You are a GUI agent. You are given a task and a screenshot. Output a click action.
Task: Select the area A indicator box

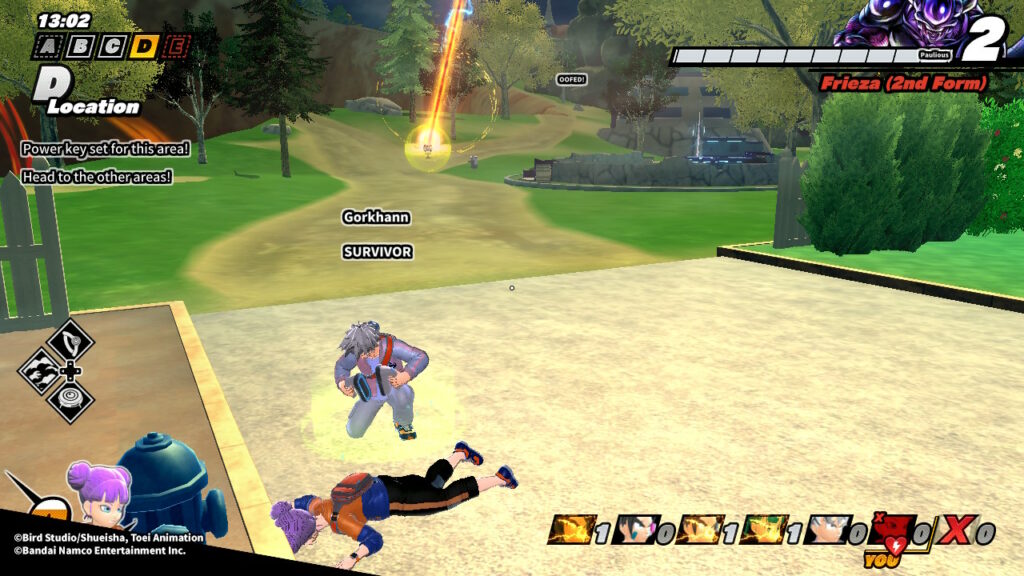(47, 46)
